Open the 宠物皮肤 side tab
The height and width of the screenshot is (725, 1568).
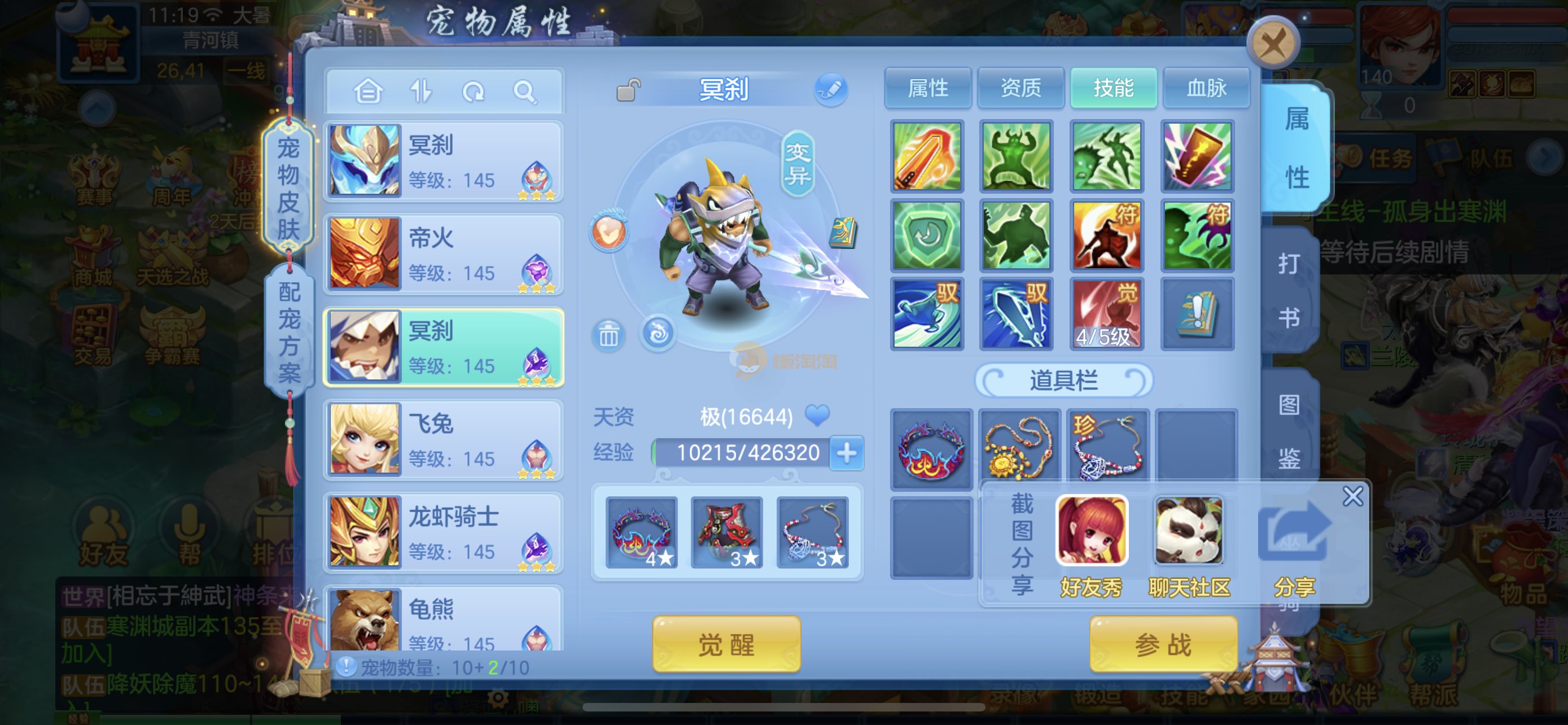(288, 187)
